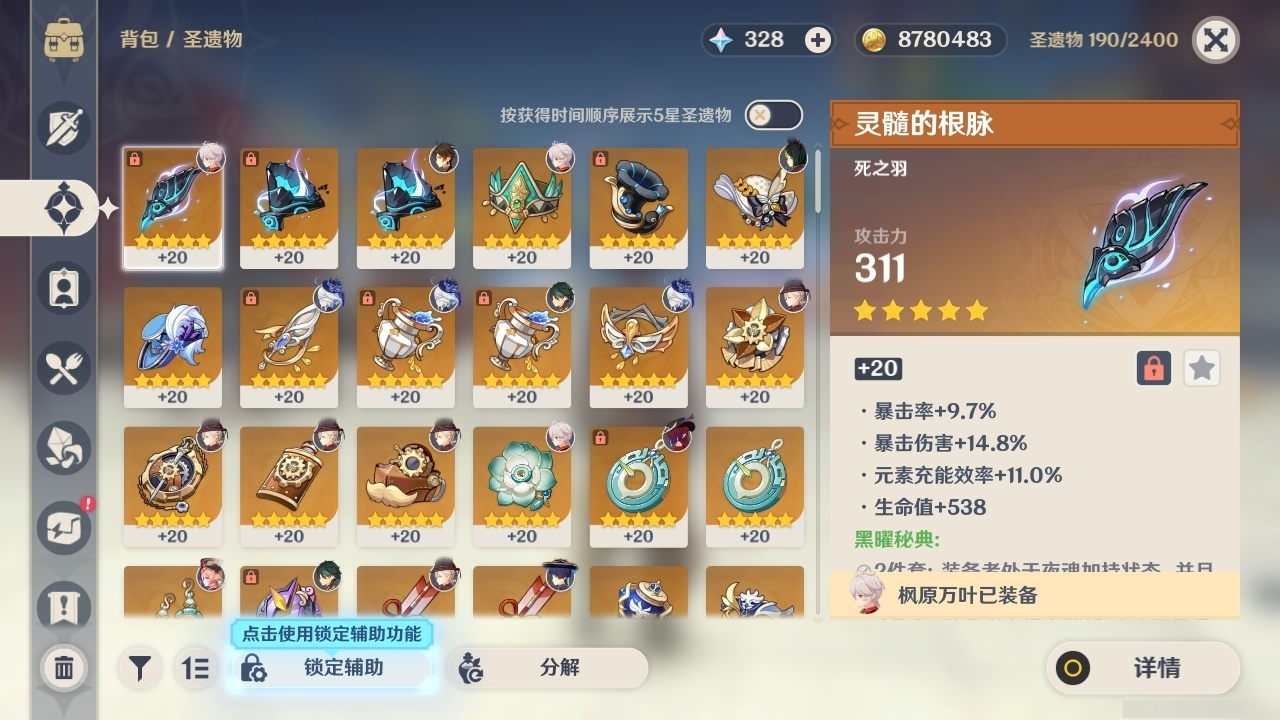Image resolution: width=1280 pixels, height=720 pixels.
Task: Open the quest items section
Action: (64, 608)
